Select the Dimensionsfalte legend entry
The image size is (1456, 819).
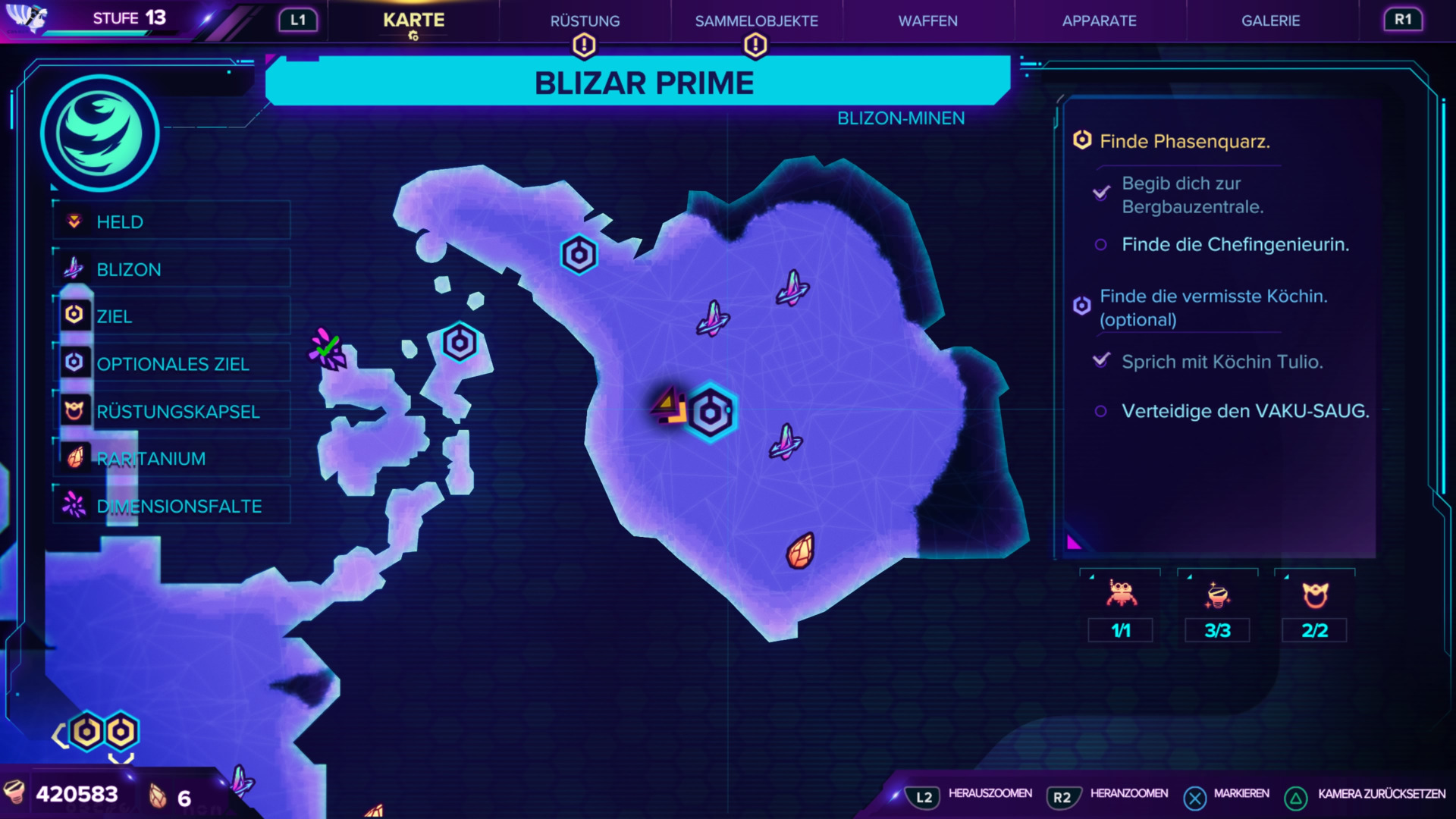point(172,506)
